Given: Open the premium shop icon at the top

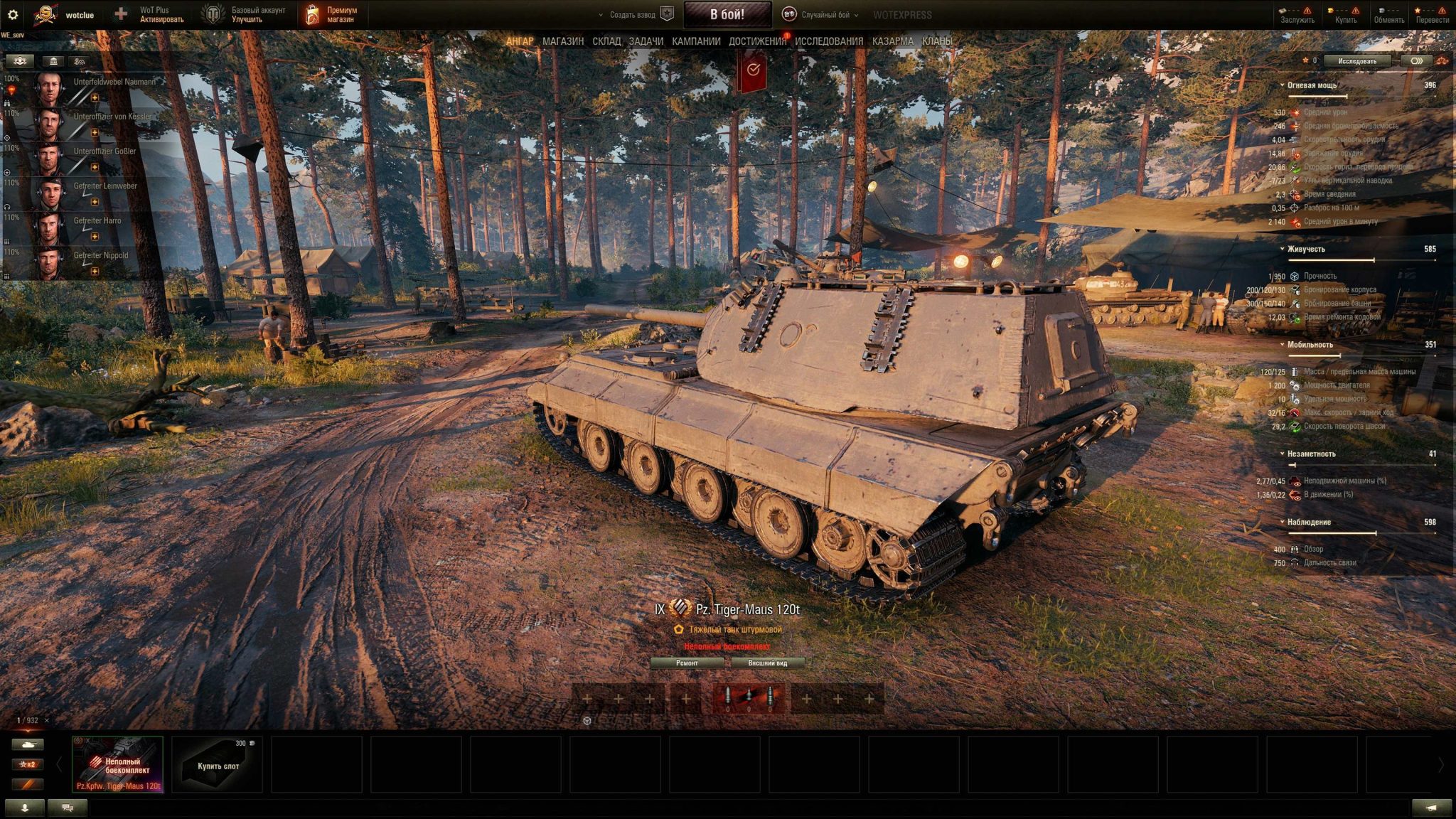Looking at the screenshot, I should click(x=313, y=13).
